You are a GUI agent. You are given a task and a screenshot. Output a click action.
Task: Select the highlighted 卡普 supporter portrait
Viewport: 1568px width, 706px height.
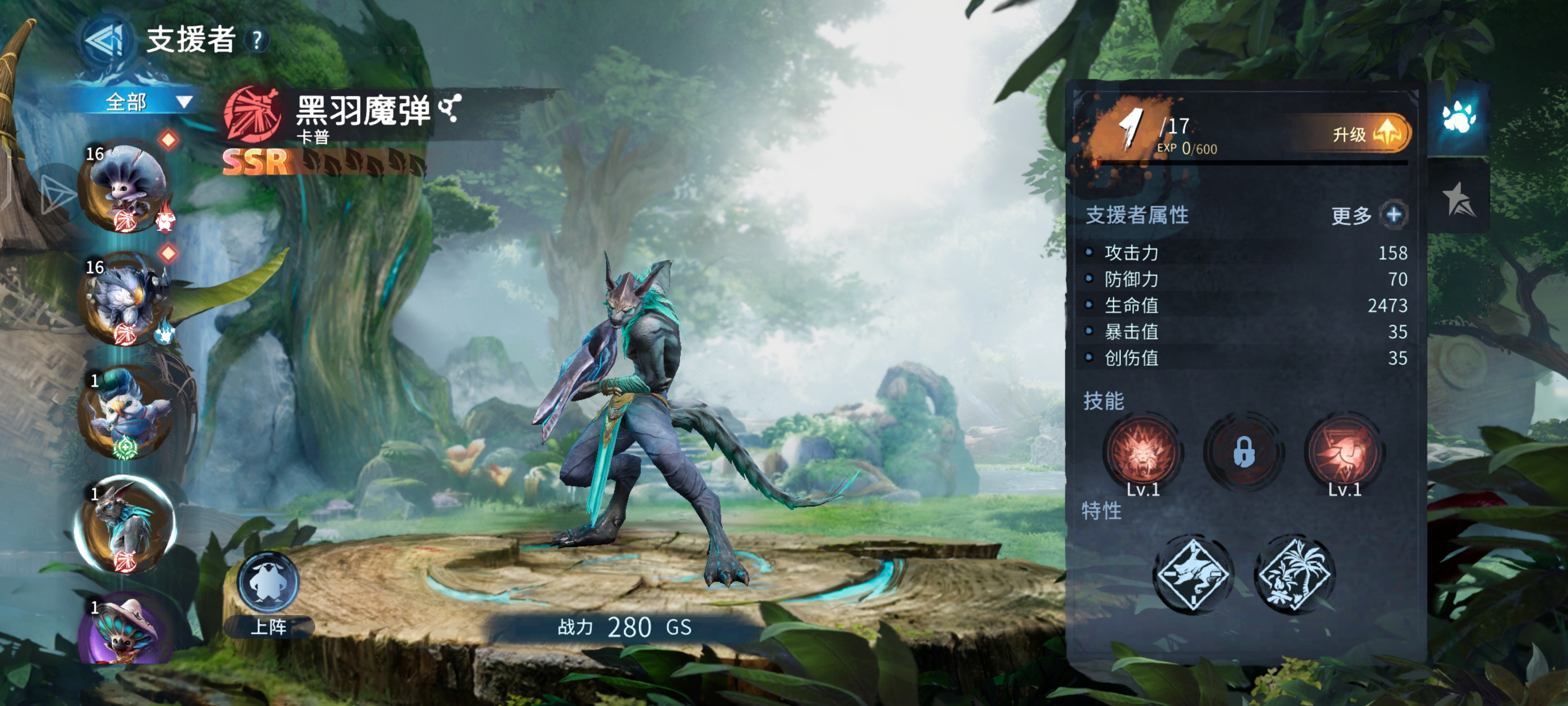126,525
